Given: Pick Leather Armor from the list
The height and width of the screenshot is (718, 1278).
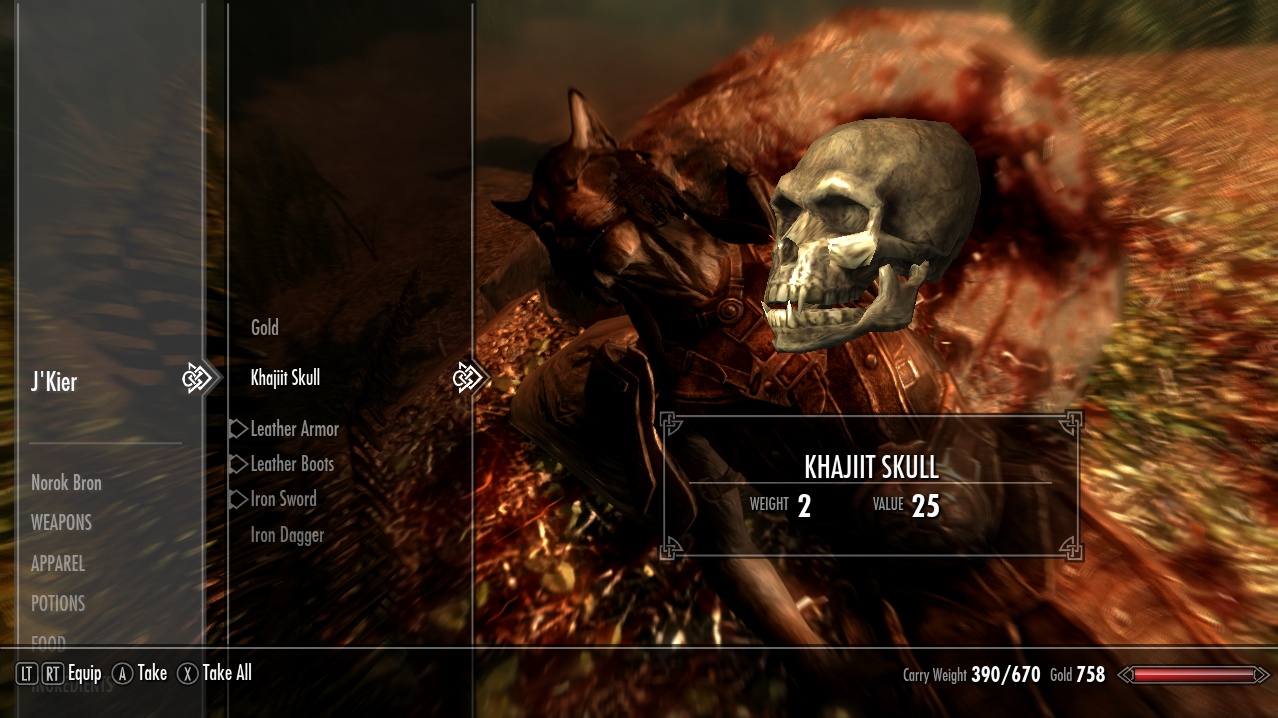Looking at the screenshot, I should point(294,429).
